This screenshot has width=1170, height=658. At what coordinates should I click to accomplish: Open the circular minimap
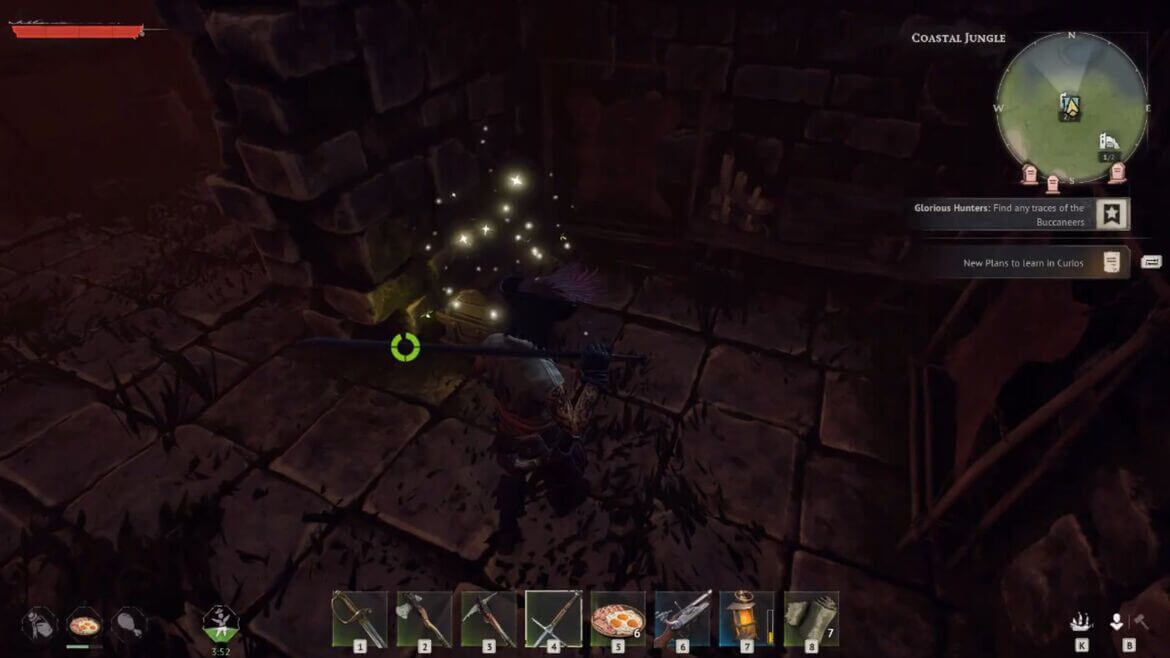point(1071,108)
